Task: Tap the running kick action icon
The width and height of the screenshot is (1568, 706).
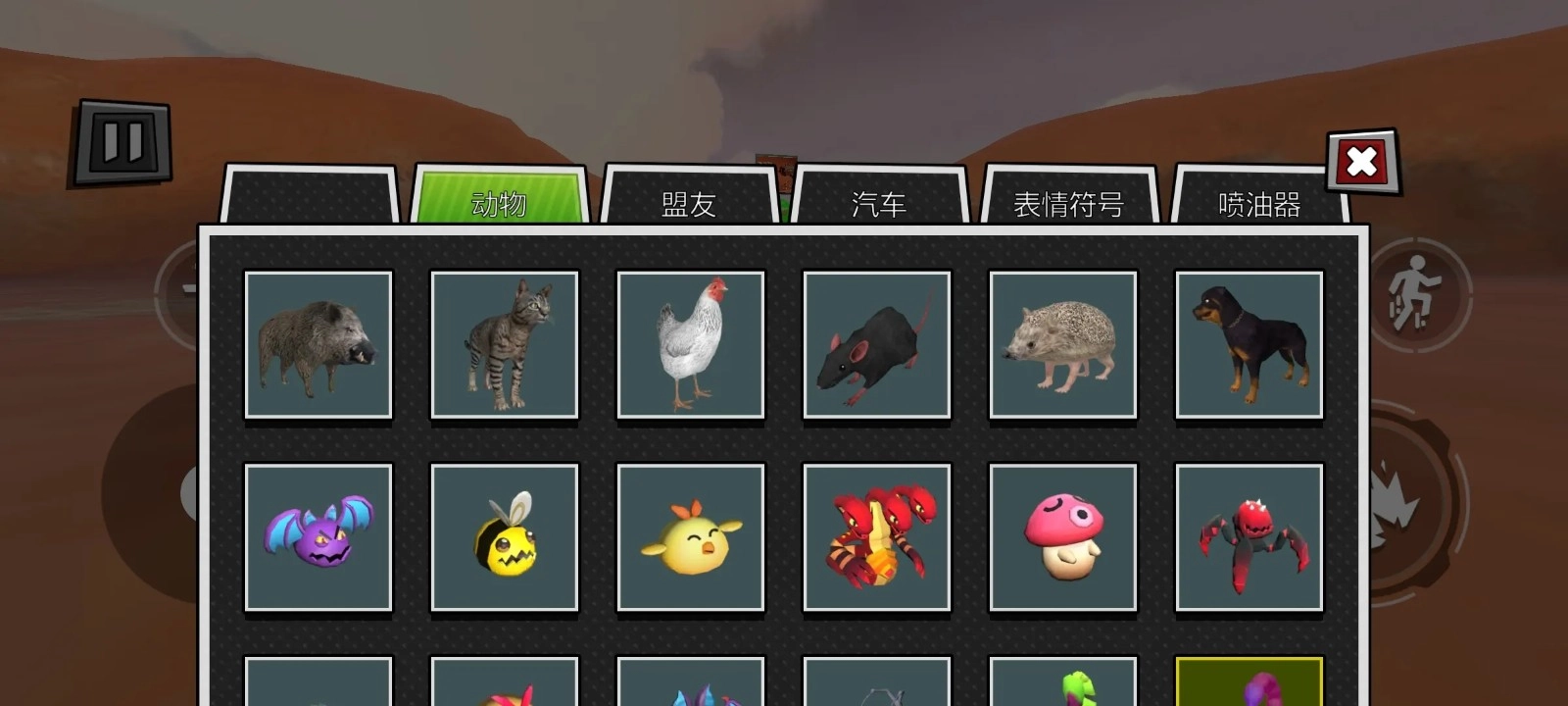Action: click(x=1422, y=293)
